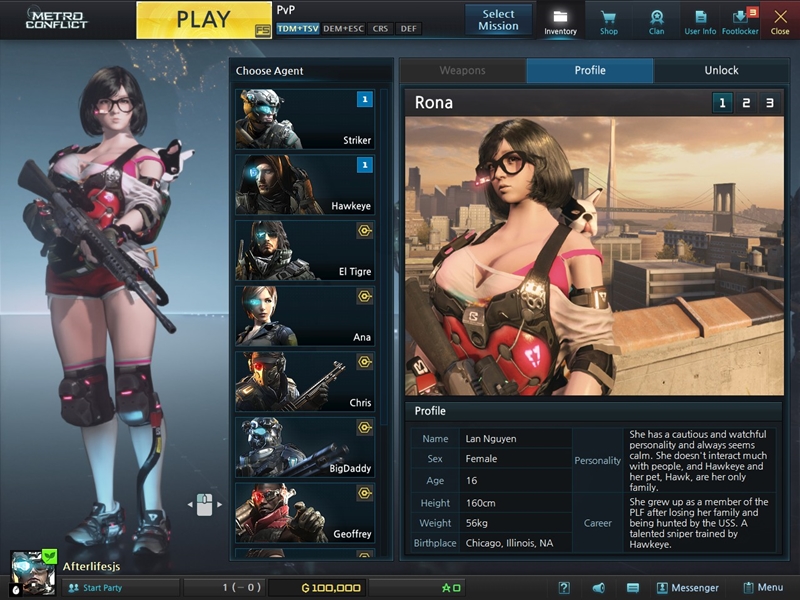The height and width of the screenshot is (600, 800).
Task: Open the Footlocker
Action: pyautogui.click(x=740, y=21)
